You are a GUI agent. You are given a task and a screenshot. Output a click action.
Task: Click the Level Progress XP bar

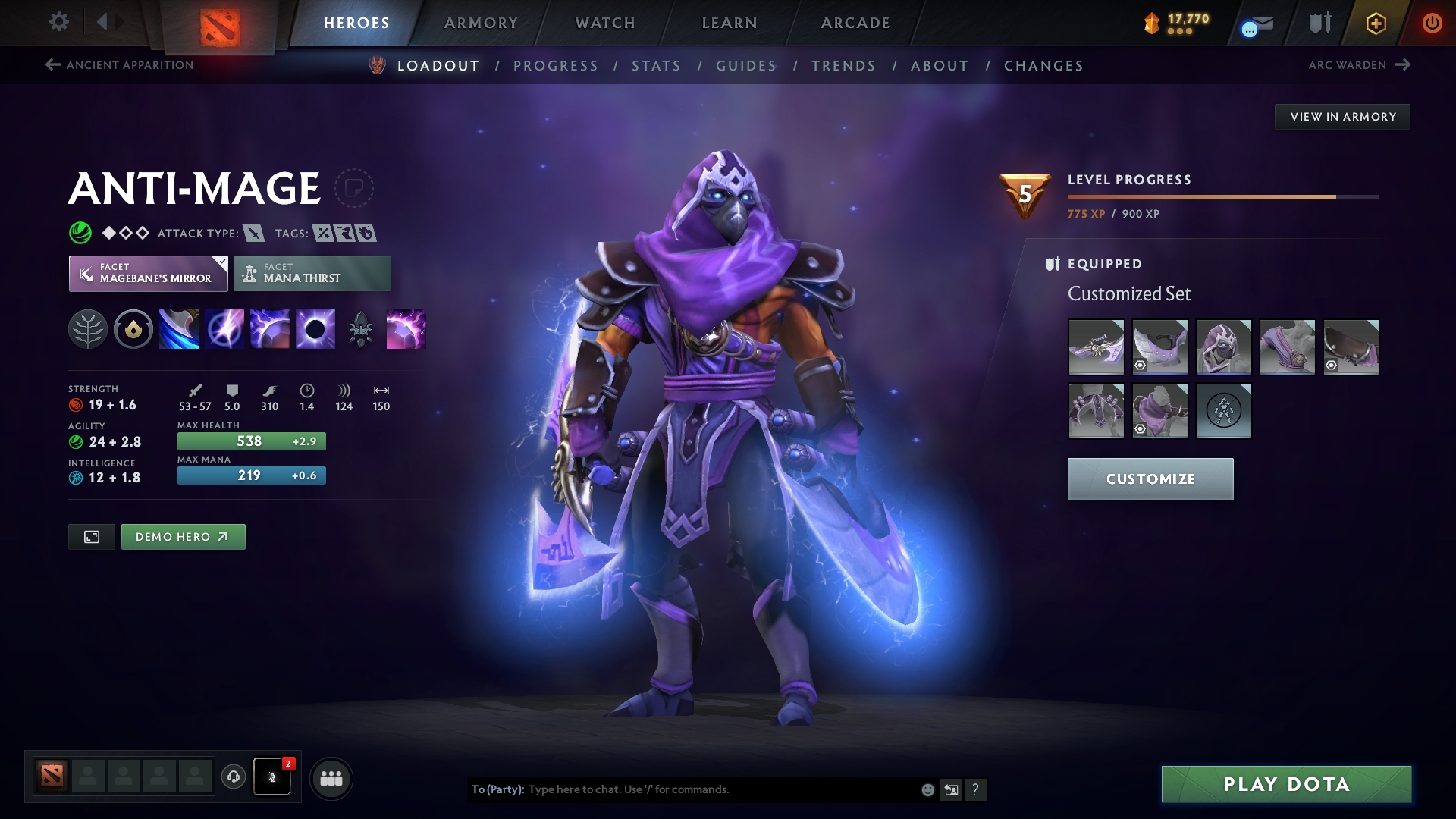[1221, 196]
